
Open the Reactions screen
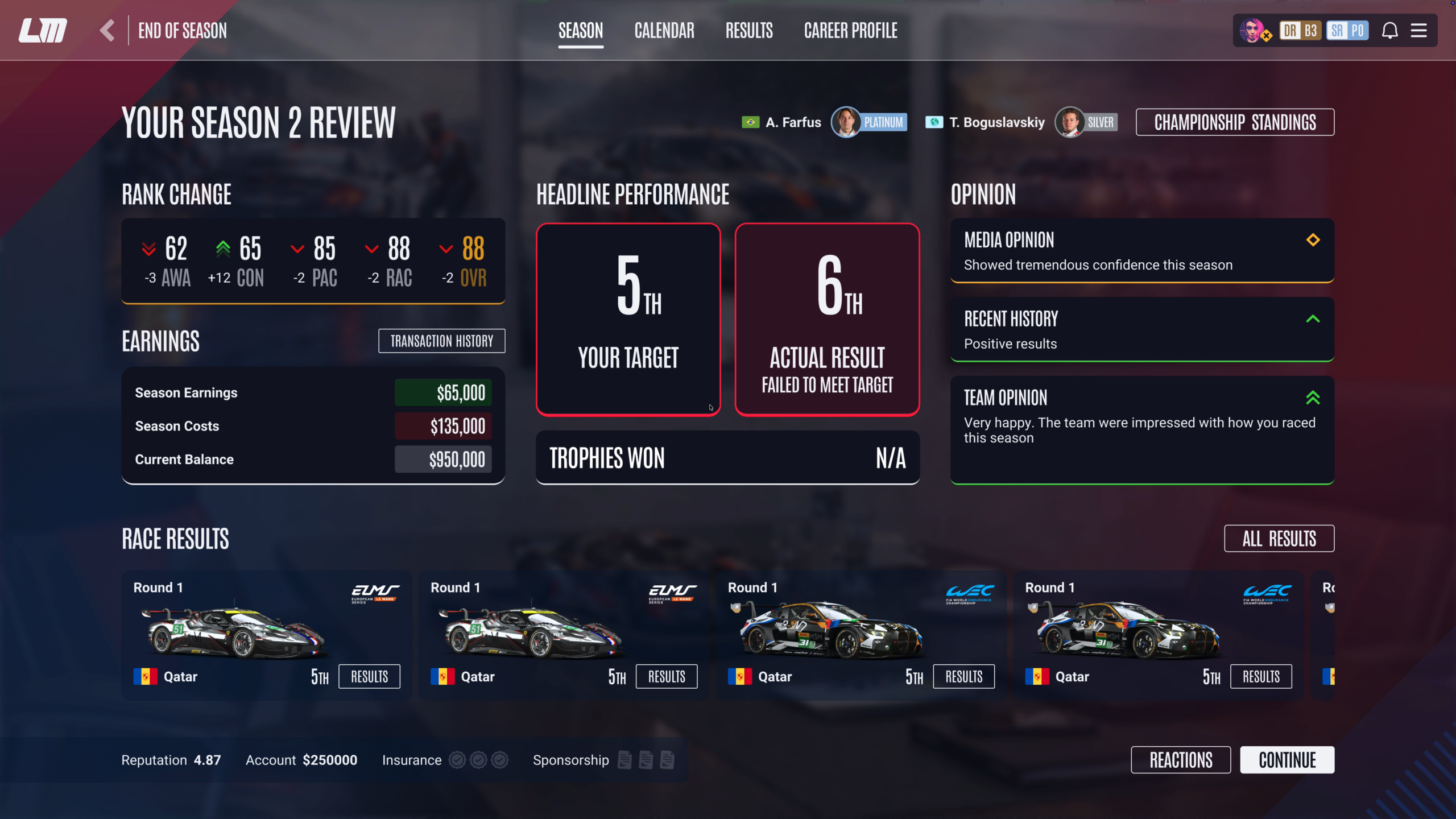[1181, 760]
